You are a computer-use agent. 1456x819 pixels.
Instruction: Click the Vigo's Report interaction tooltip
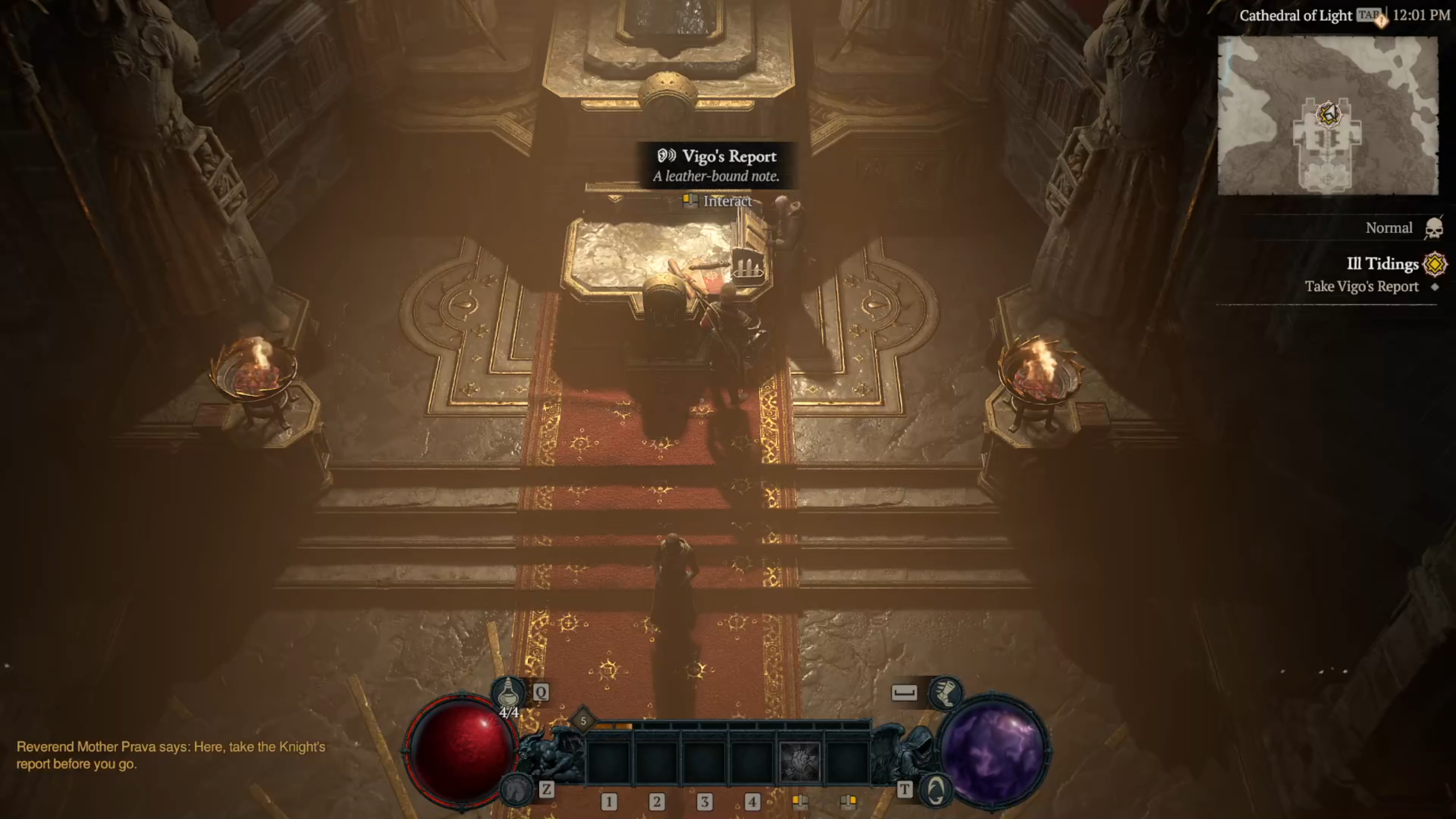point(716,165)
